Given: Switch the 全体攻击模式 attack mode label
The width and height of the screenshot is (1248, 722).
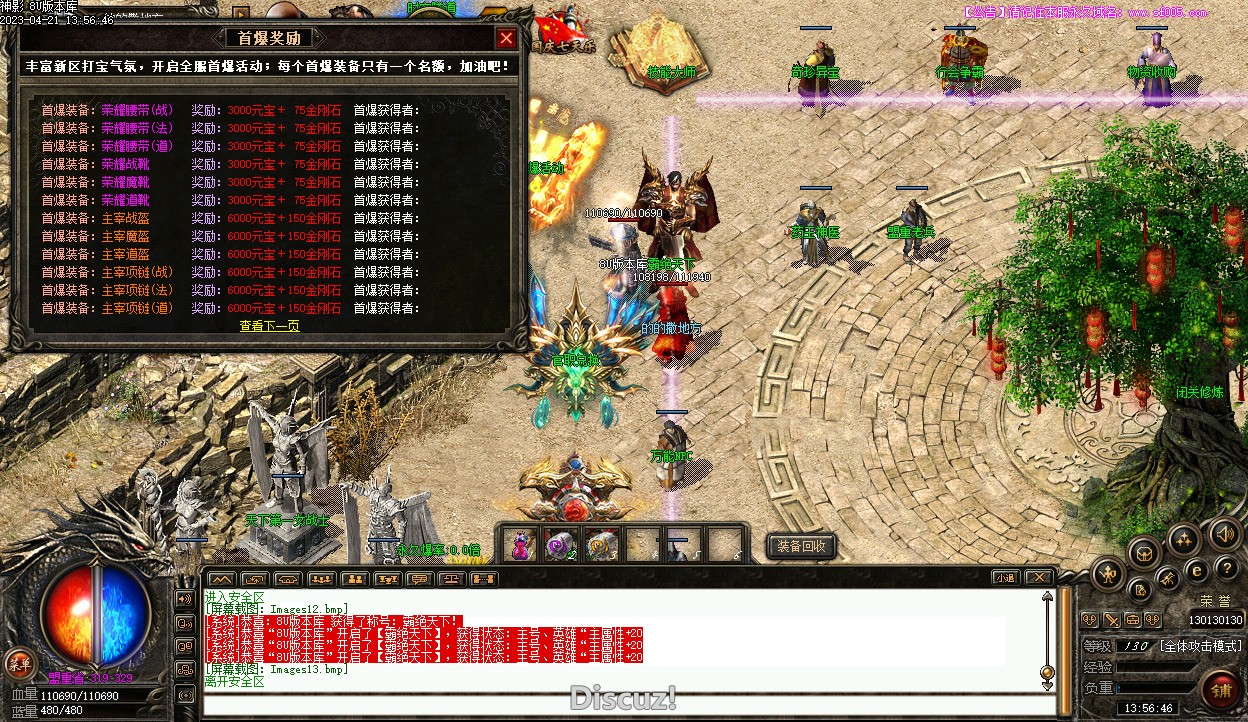Looking at the screenshot, I should tap(1201, 646).
